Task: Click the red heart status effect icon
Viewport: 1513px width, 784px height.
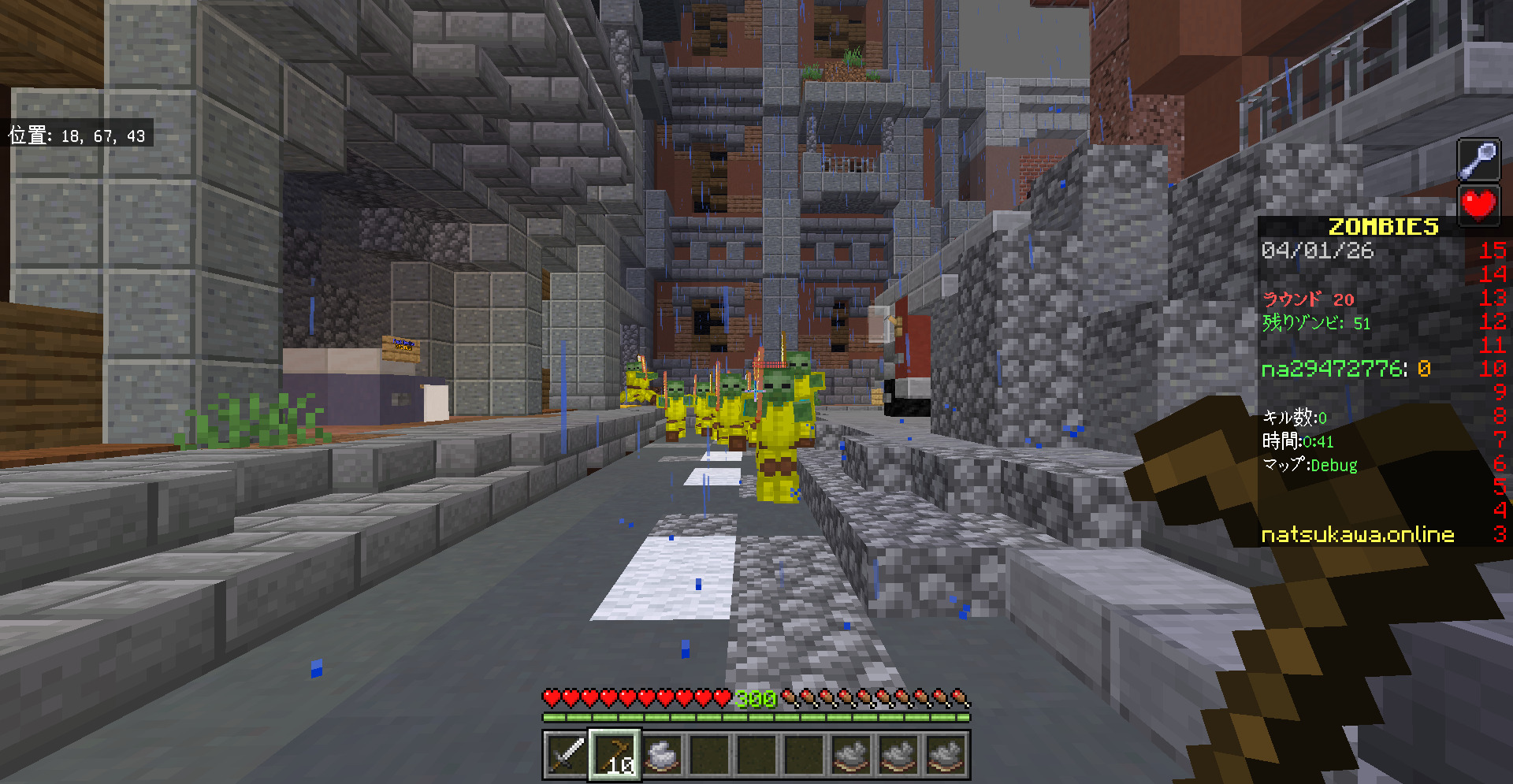Action: click(x=1478, y=205)
